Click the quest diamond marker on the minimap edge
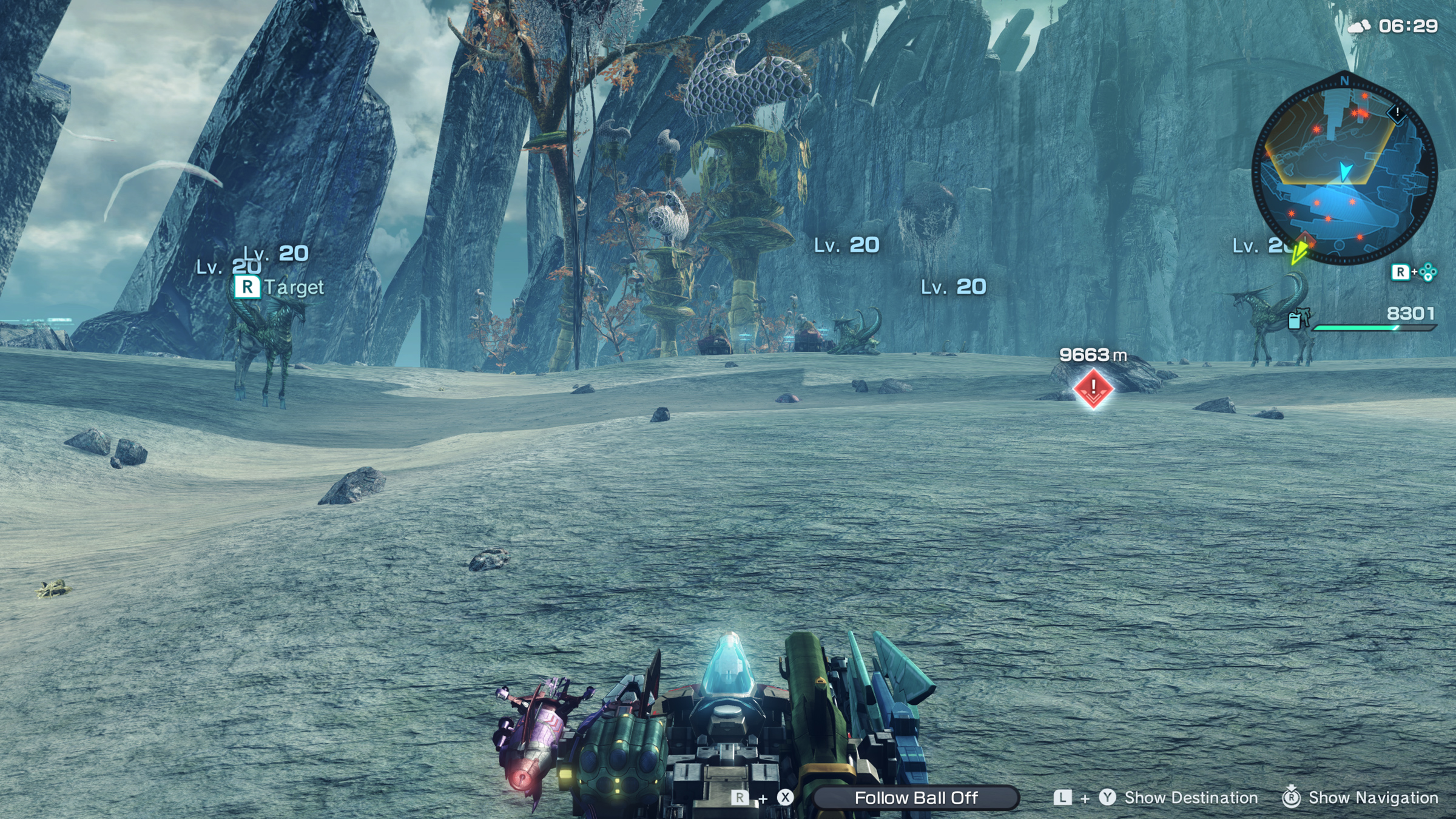Image resolution: width=1456 pixels, height=819 pixels. coord(1397,113)
